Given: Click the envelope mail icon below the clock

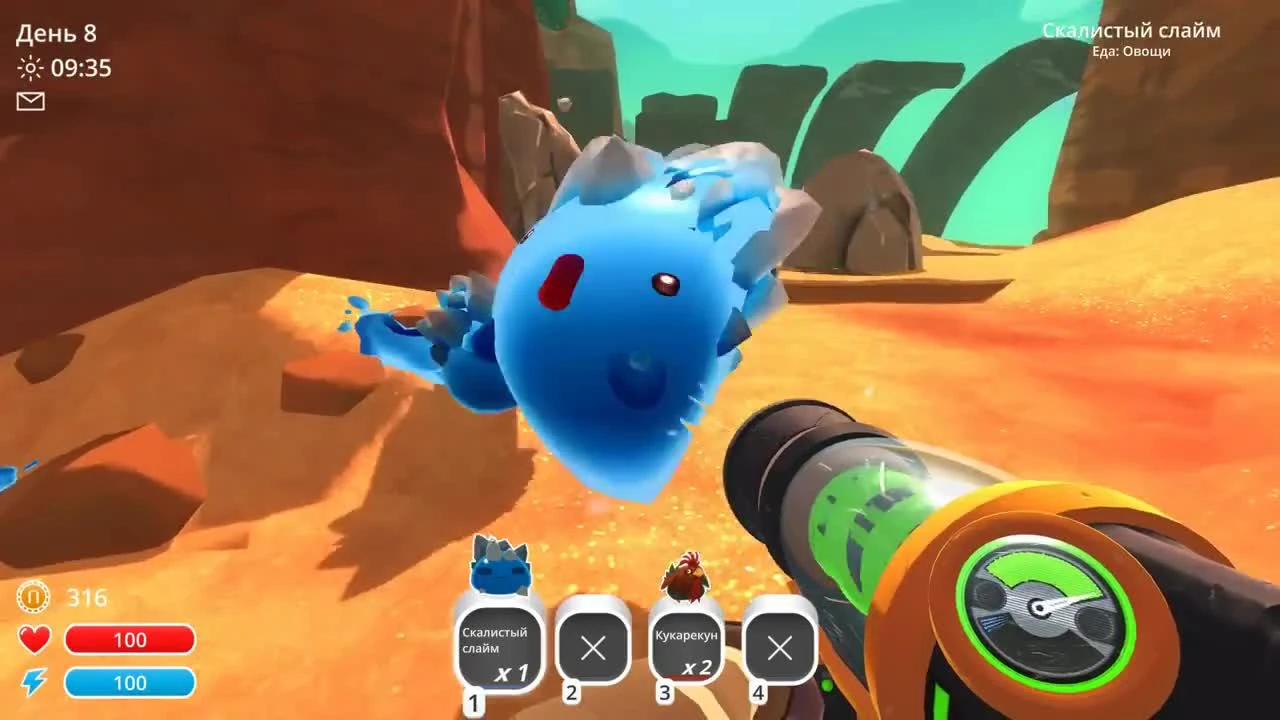Looking at the screenshot, I should [31, 101].
